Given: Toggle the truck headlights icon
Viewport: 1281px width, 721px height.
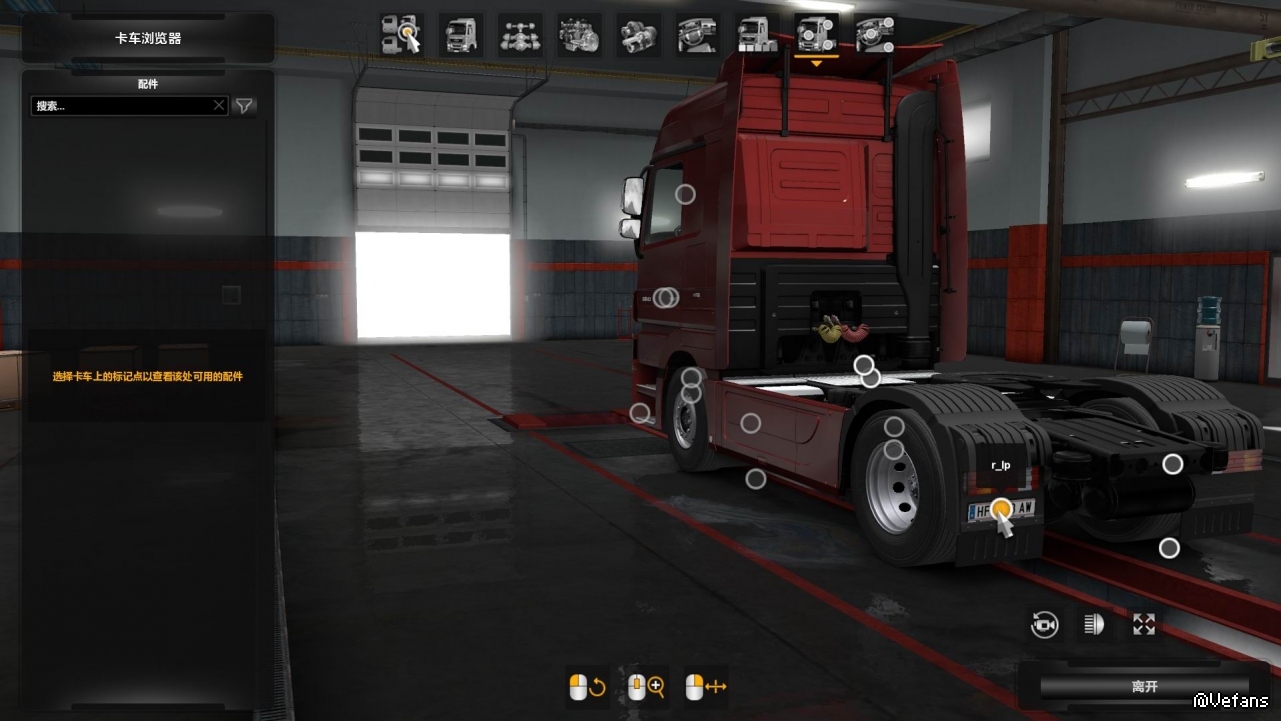Looking at the screenshot, I should coord(1094,625).
